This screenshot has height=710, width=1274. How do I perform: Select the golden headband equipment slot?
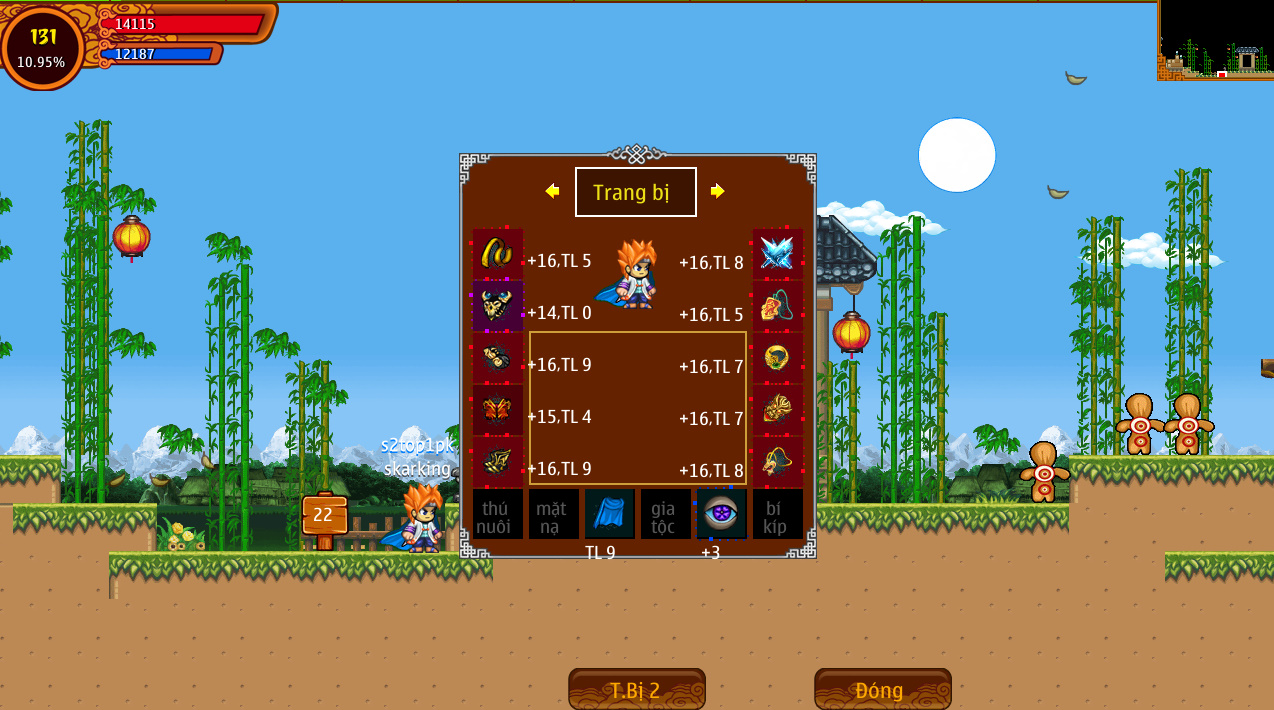(498, 254)
